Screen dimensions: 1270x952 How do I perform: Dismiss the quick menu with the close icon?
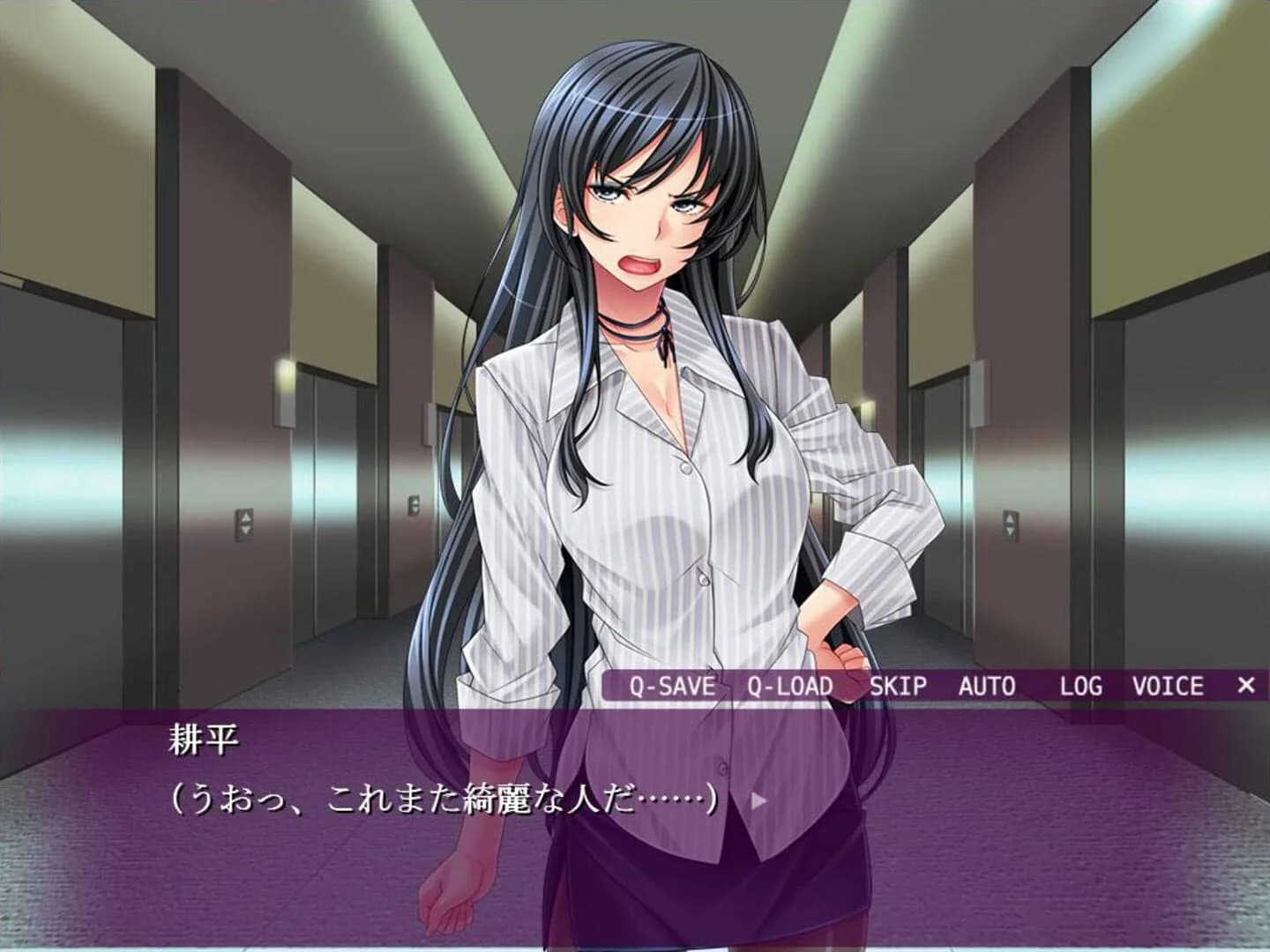click(x=1247, y=686)
